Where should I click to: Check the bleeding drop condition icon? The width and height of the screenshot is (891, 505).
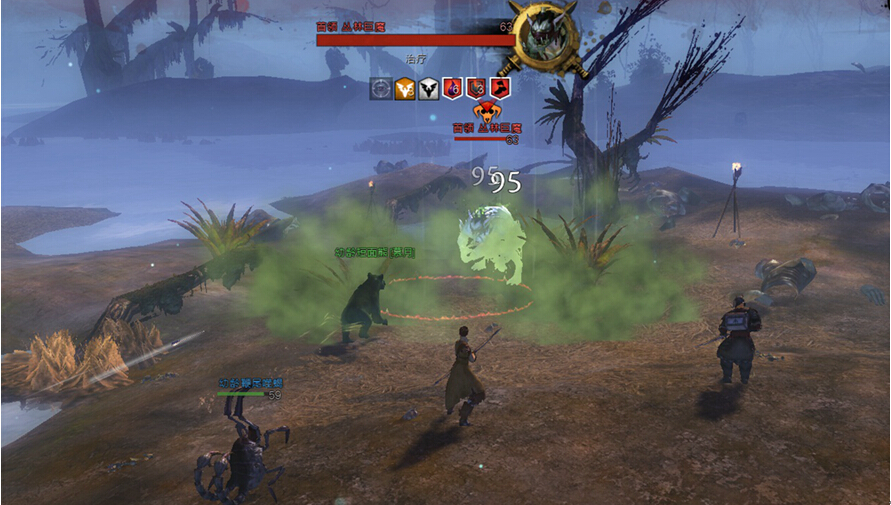click(453, 89)
